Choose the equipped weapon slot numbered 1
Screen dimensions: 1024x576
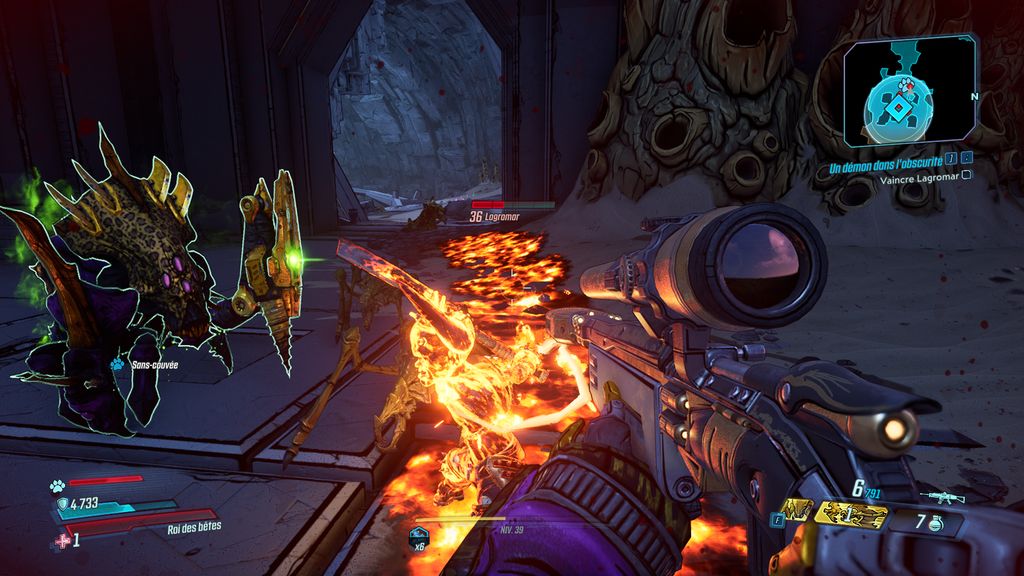pyautogui.click(x=851, y=515)
